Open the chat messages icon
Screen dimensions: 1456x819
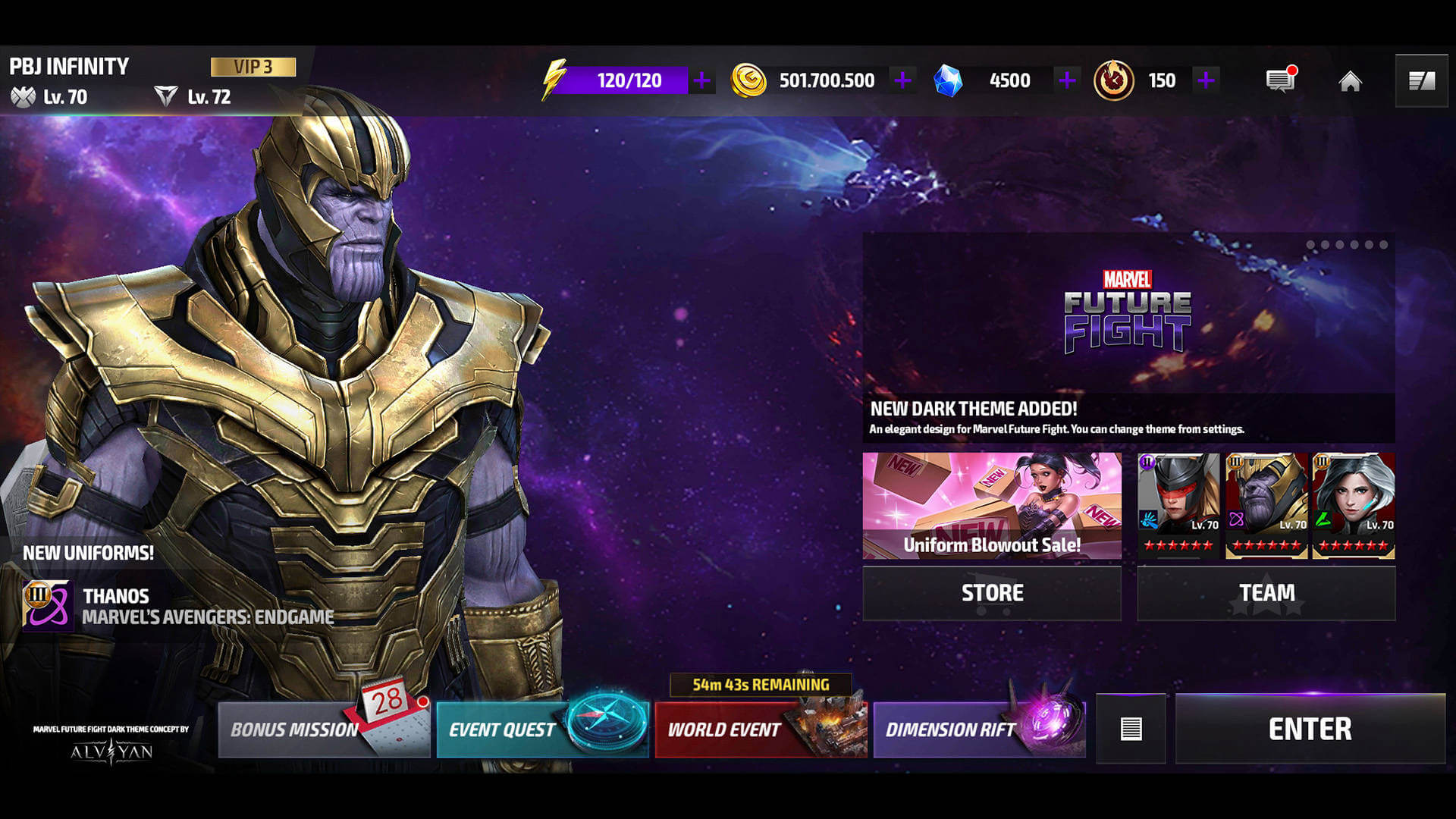click(1281, 80)
